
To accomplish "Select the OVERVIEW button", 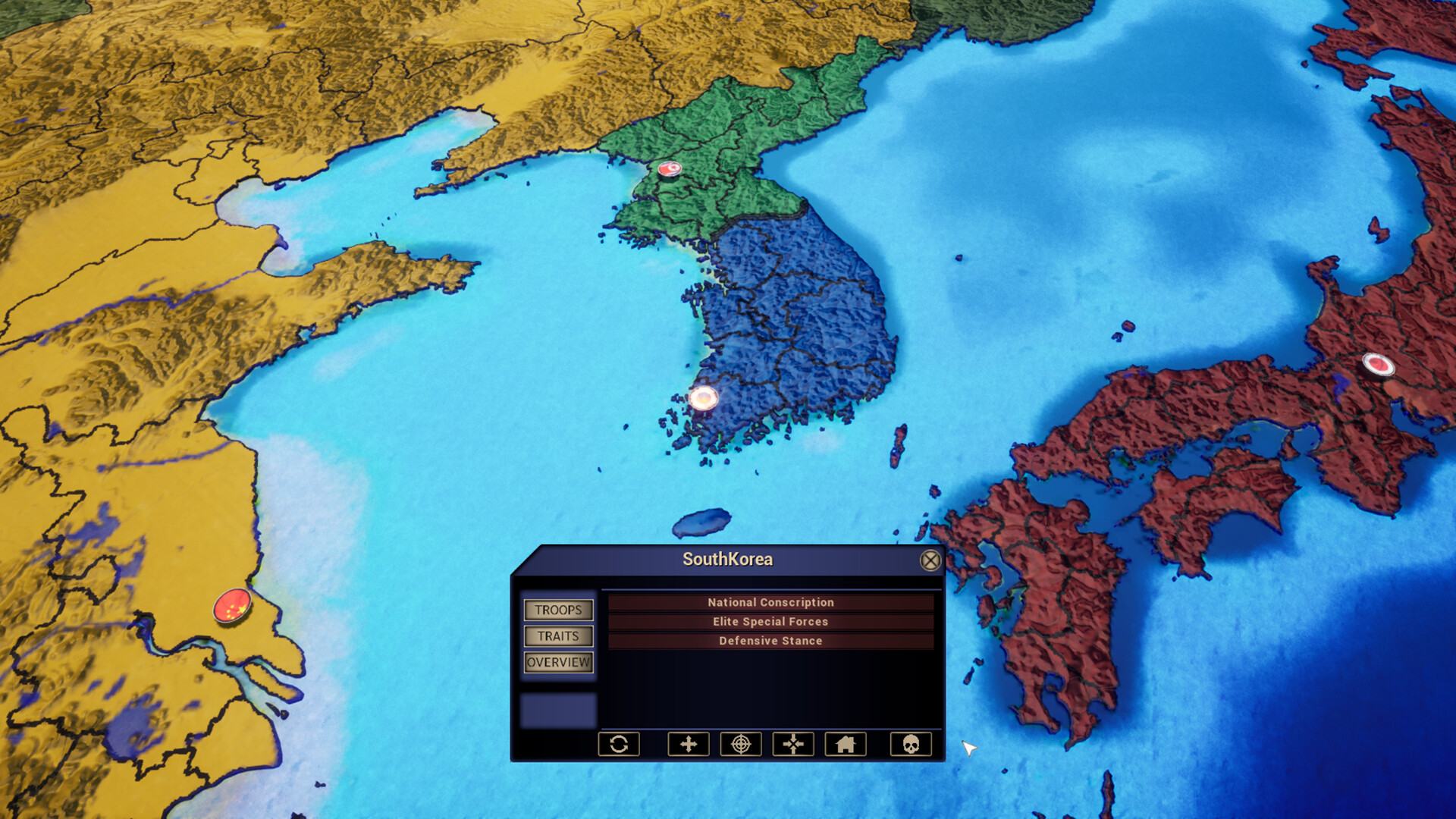I will pyautogui.click(x=559, y=662).
